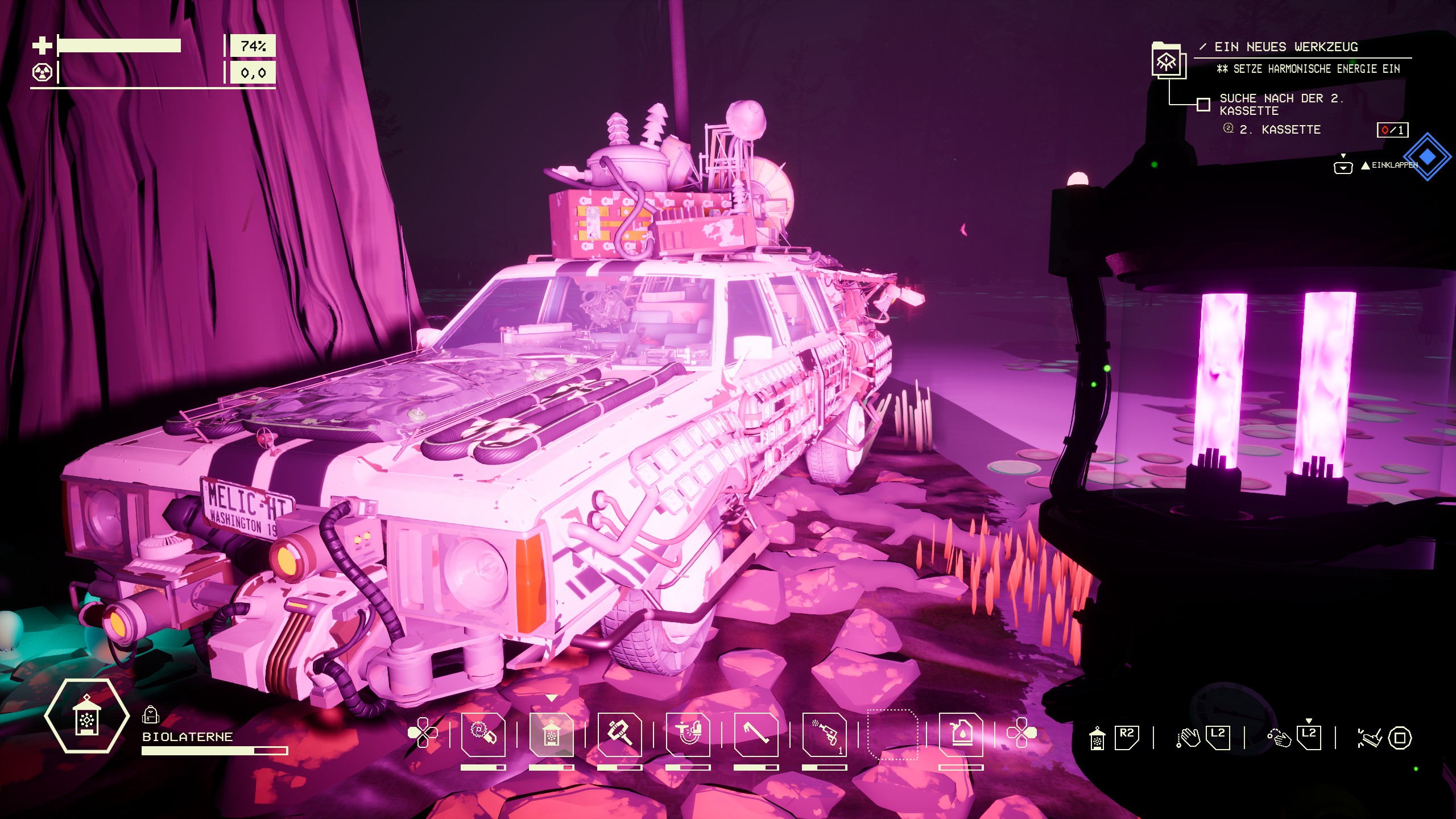Choose the hammer tool slot
The image size is (1456, 819).
619,734
